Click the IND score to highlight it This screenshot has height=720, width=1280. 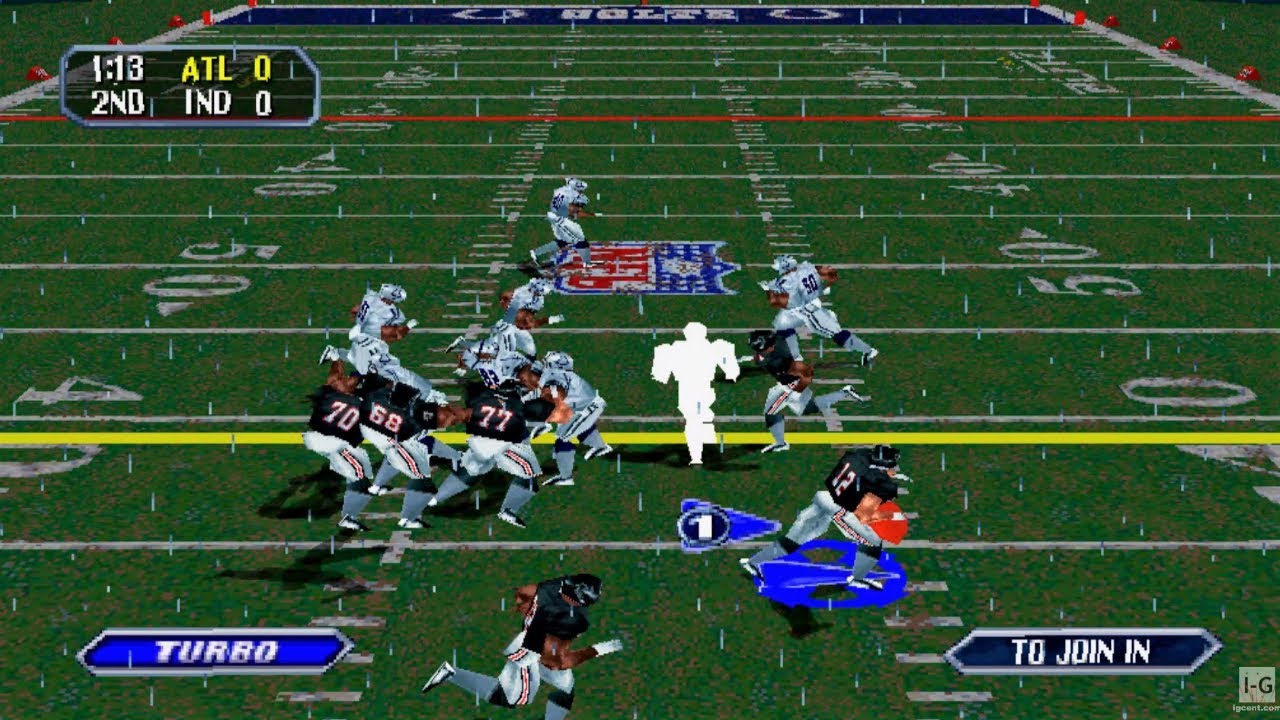[263, 101]
